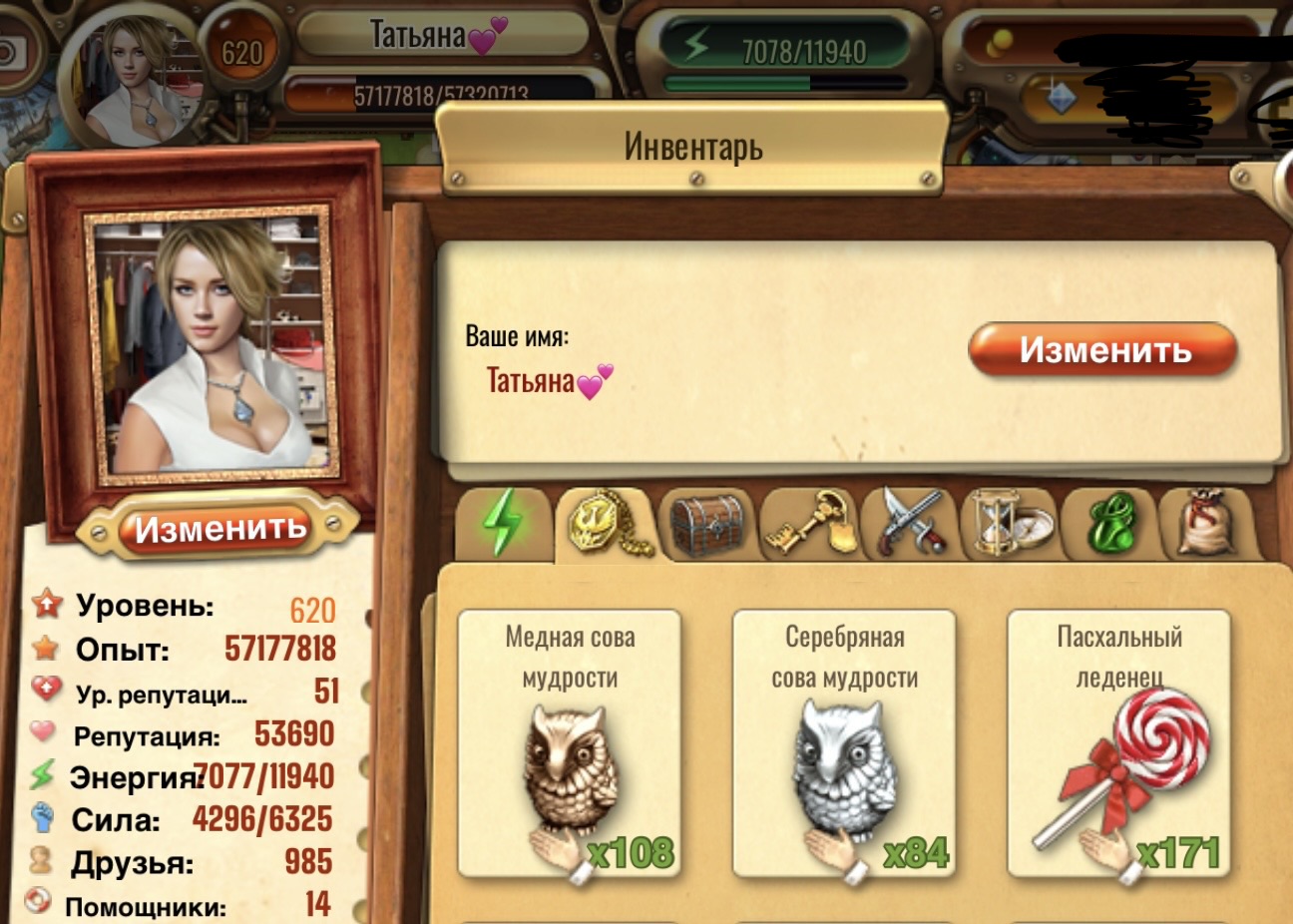
Task: Open the gold medallion tab
Action: click(x=608, y=523)
